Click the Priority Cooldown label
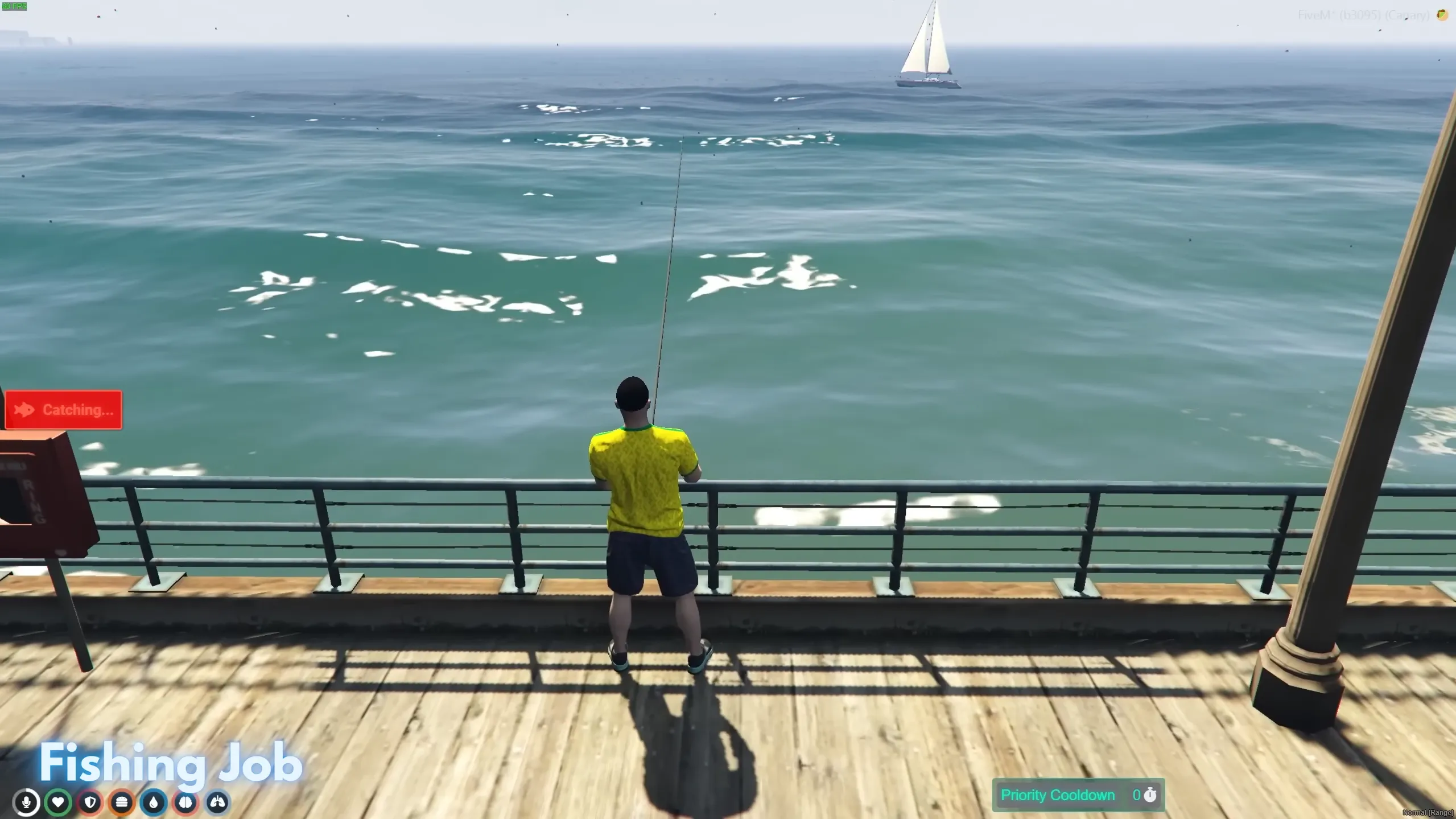This screenshot has width=1456, height=819. [x=1059, y=795]
